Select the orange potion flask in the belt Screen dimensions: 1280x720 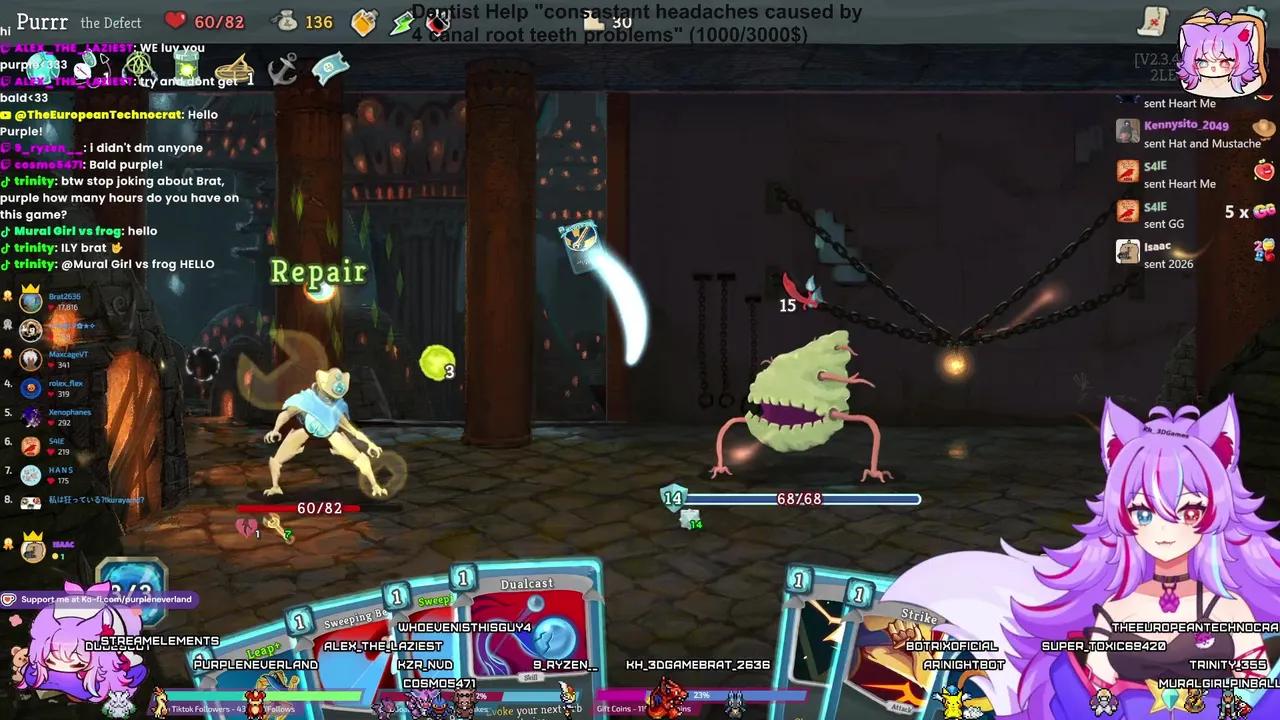(x=363, y=22)
